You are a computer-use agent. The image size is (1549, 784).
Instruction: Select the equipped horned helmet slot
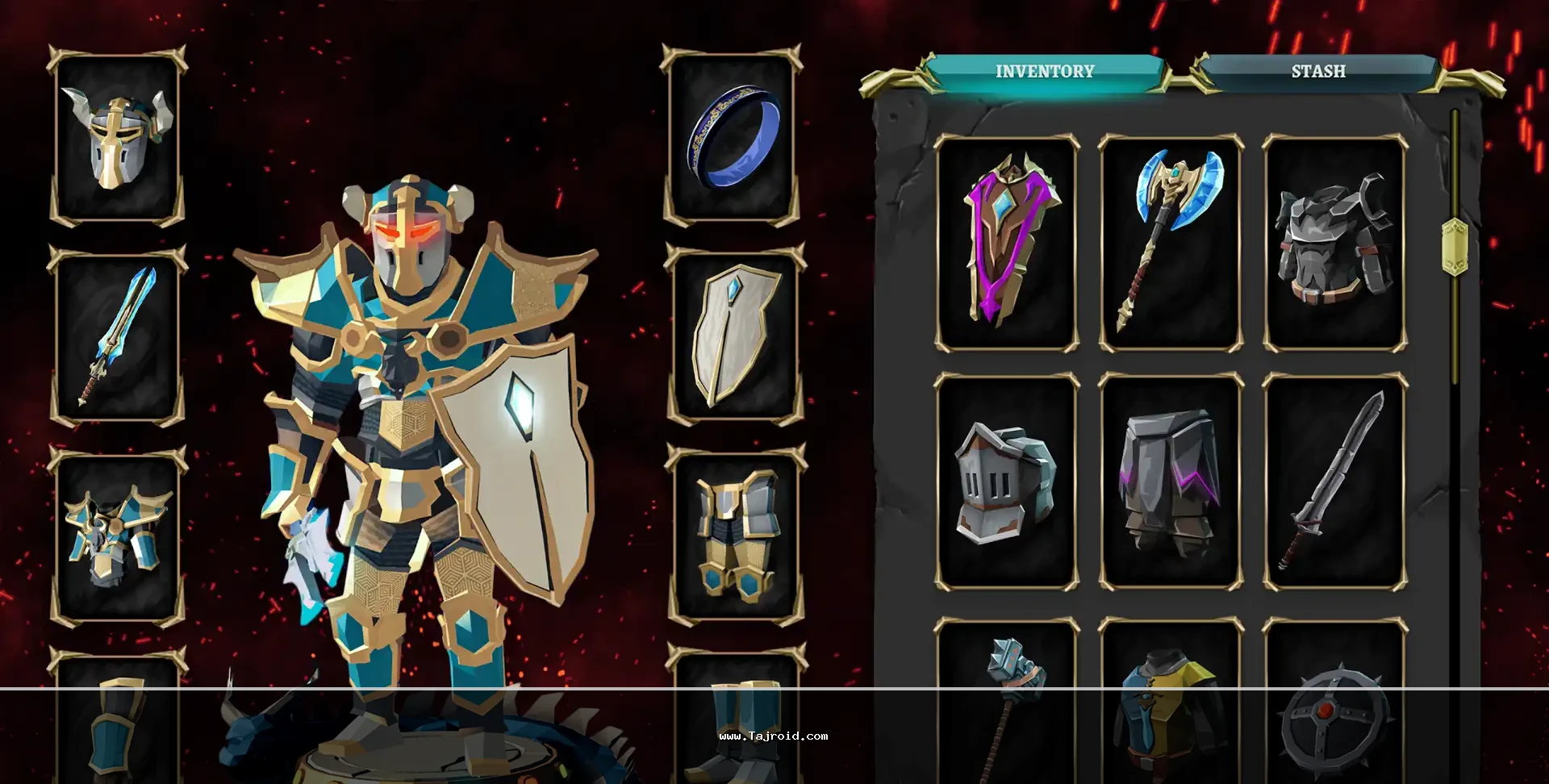tap(118, 137)
